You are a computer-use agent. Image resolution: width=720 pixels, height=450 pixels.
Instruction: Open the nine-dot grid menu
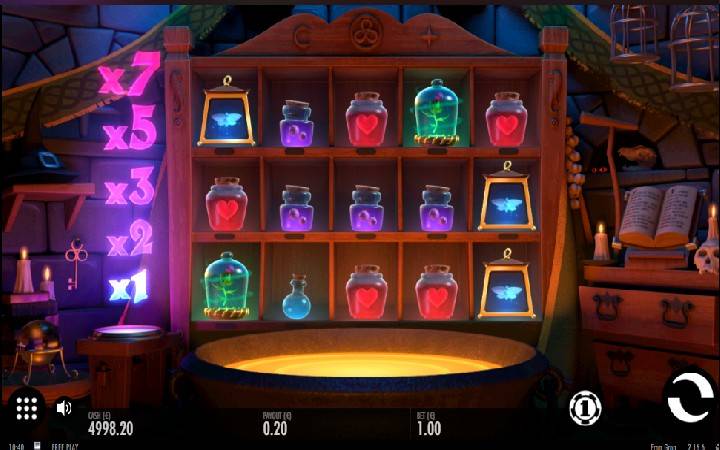(x=27, y=407)
